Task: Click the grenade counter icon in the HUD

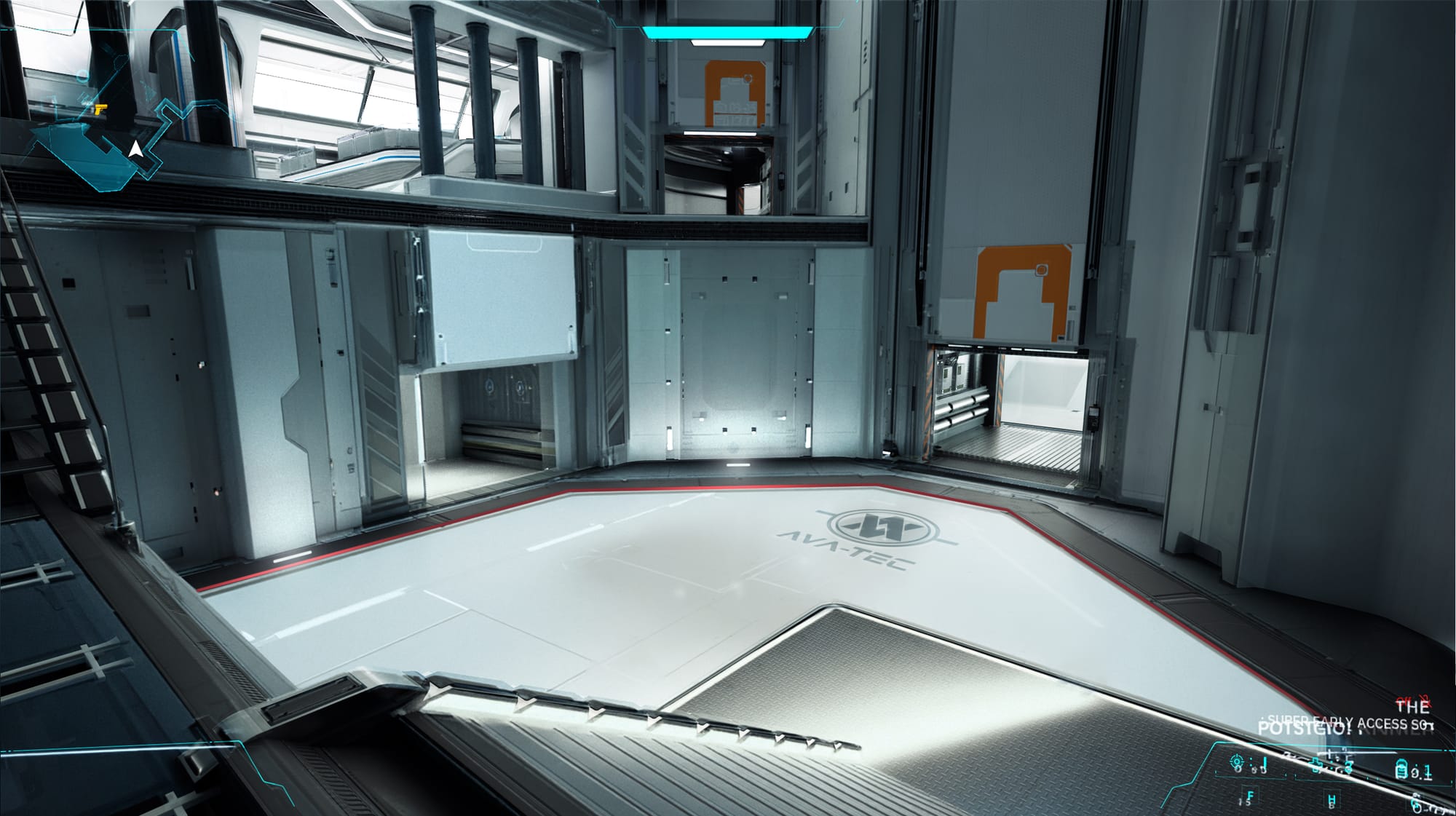Action: pos(1348,767)
